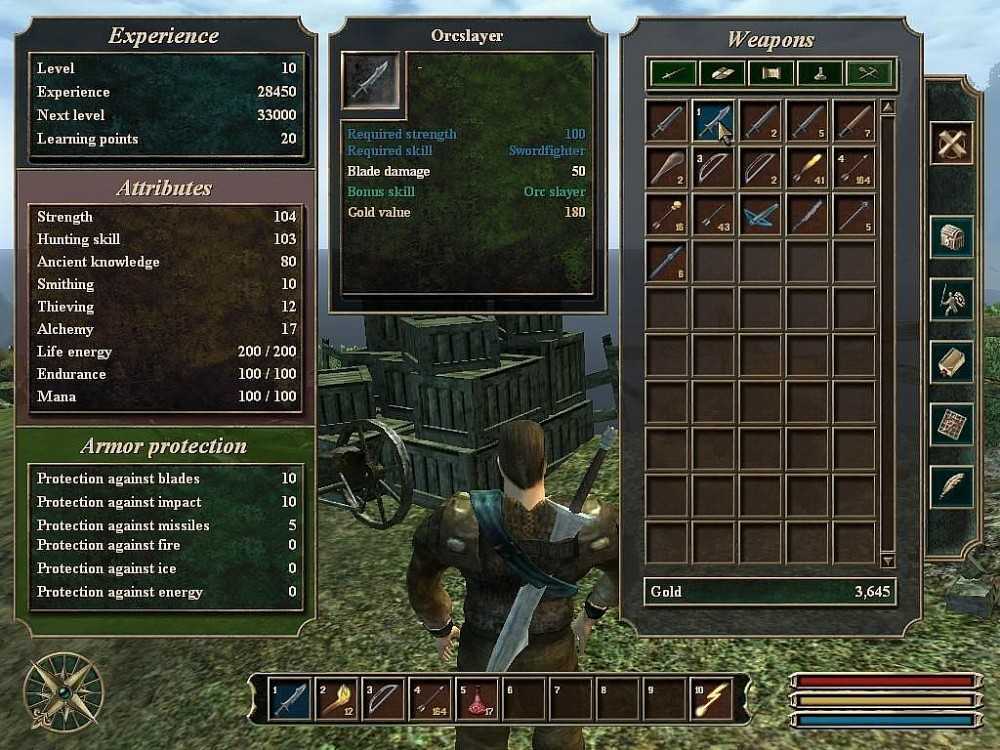Open the feather quill log tab
The height and width of the screenshot is (750, 1000).
coord(951,485)
